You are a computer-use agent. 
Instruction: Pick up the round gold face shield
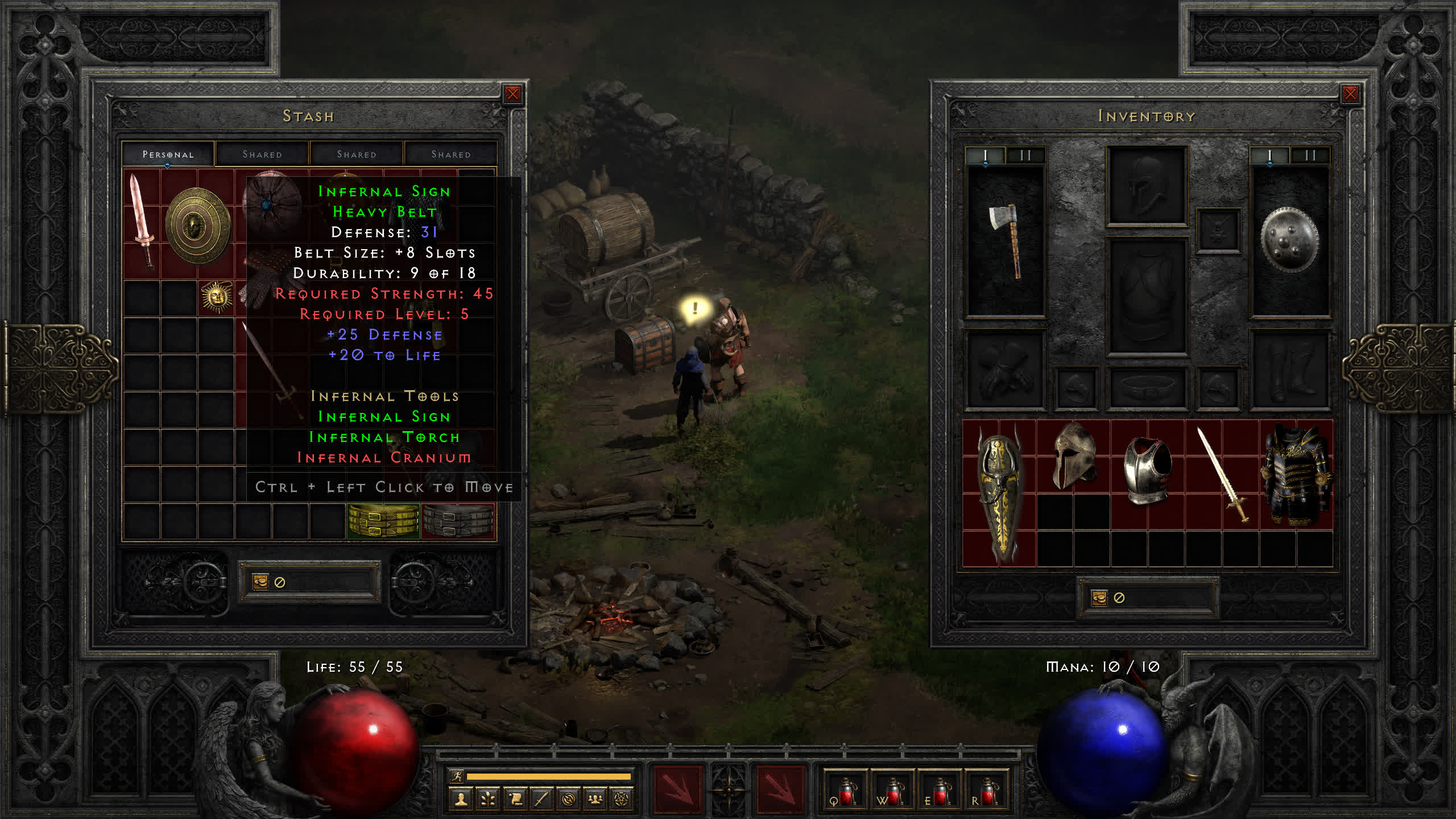(x=197, y=225)
